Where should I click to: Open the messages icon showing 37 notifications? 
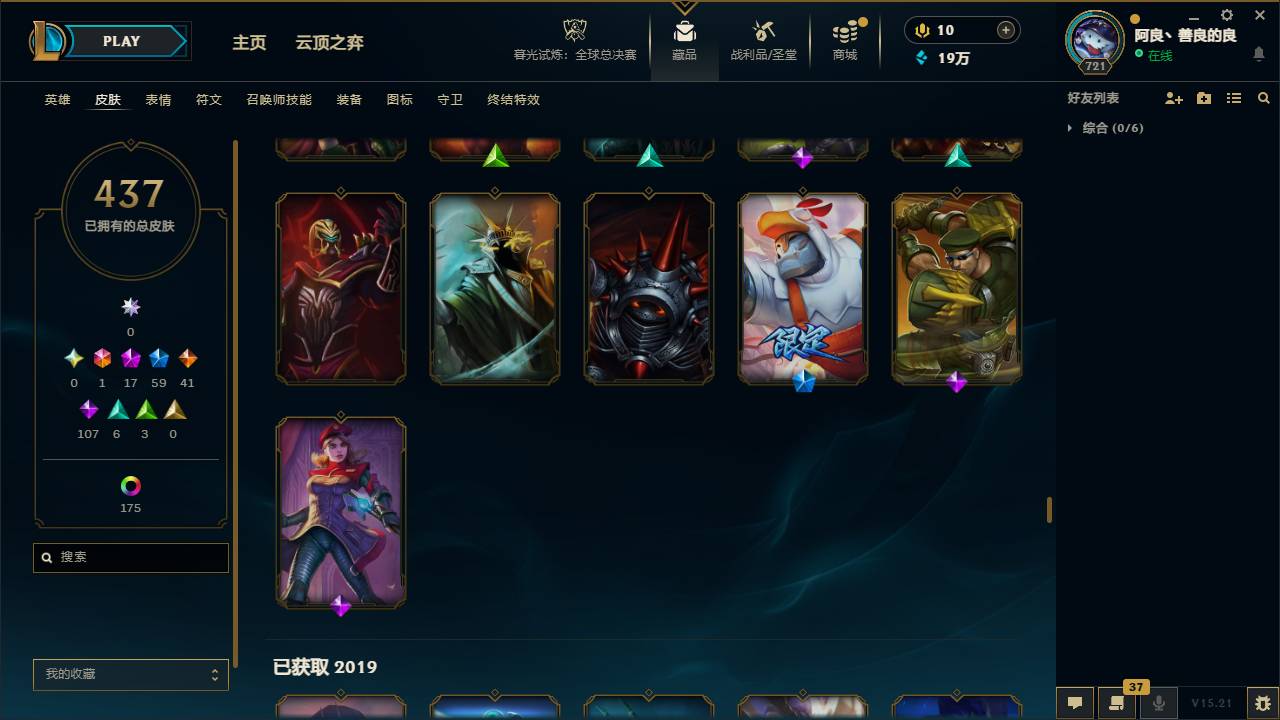pyautogui.click(x=1116, y=702)
